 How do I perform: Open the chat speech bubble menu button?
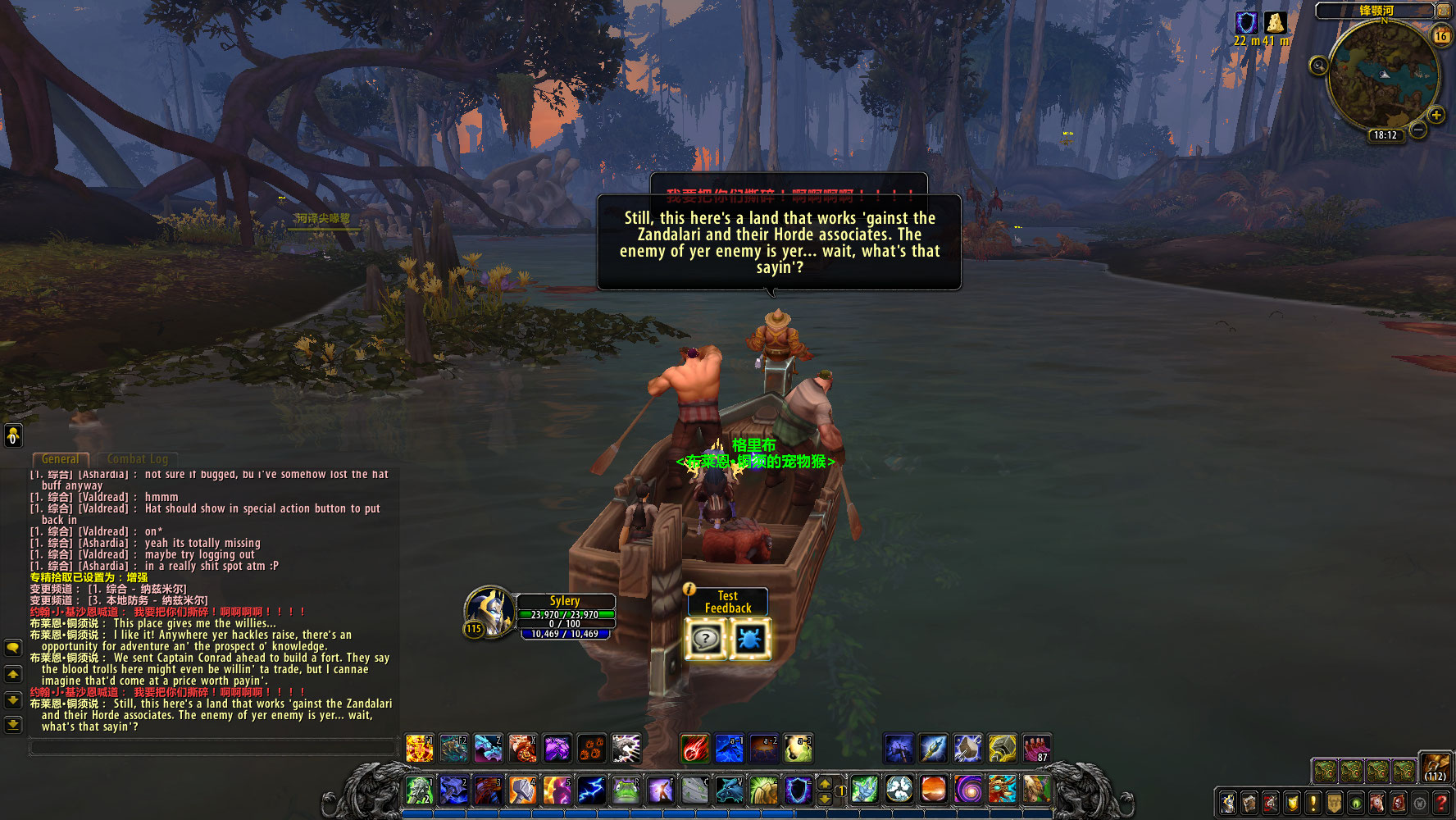pos(13,648)
